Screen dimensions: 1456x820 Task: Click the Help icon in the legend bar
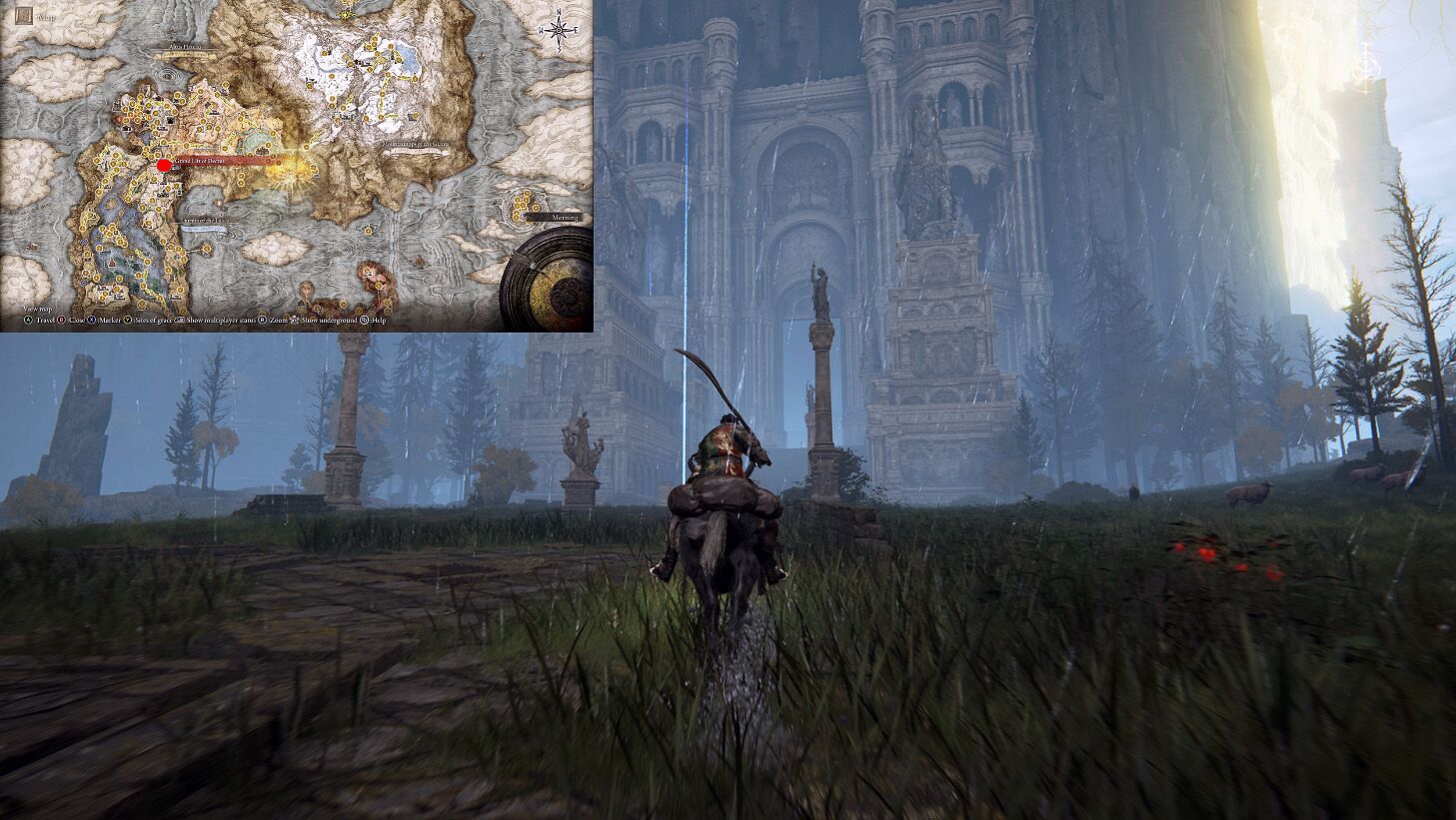[x=366, y=322]
